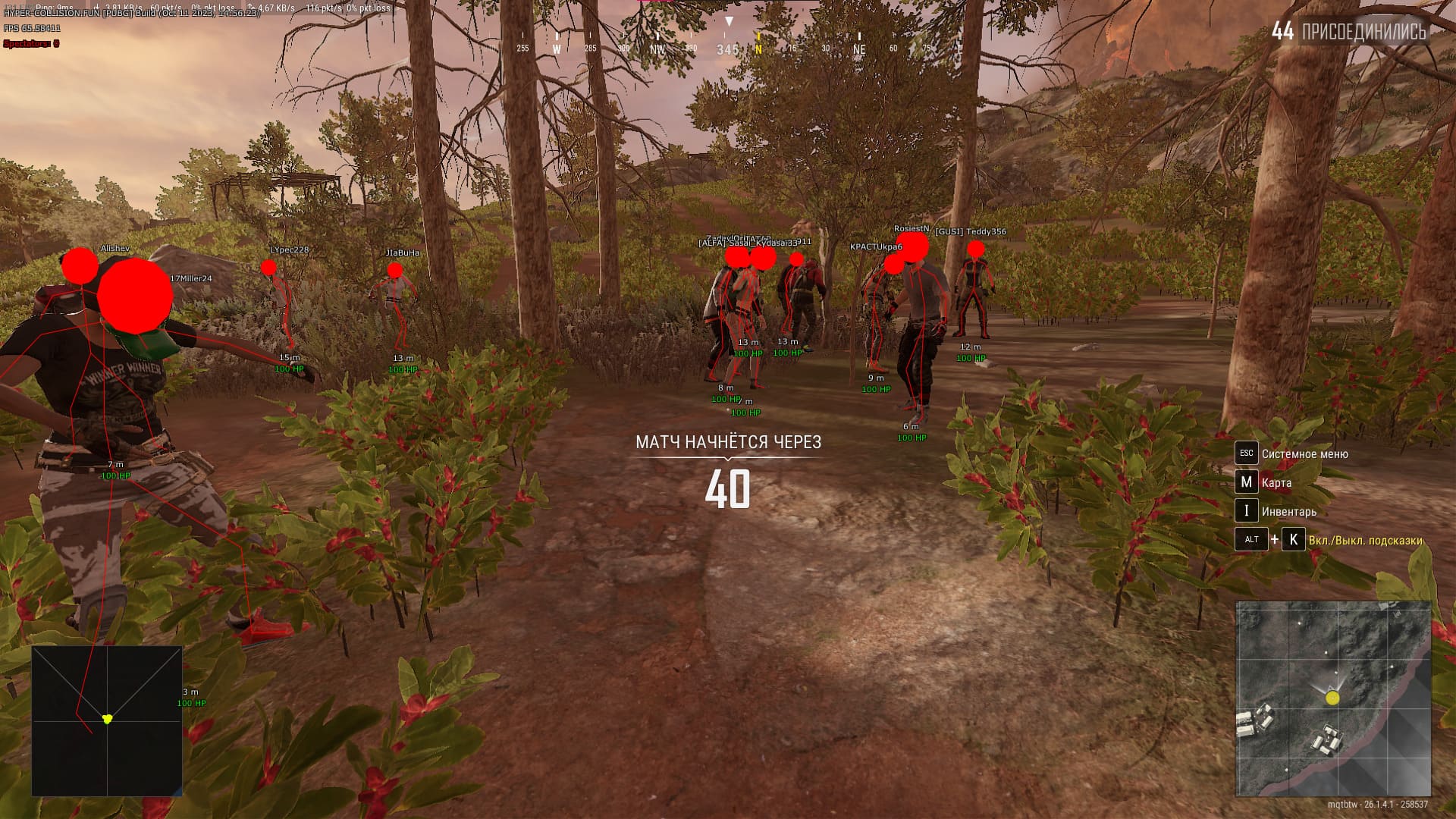The height and width of the screenshot is (819, 1456).
Task: Click the black radar overlay panel
Action: tap(107, 720)
